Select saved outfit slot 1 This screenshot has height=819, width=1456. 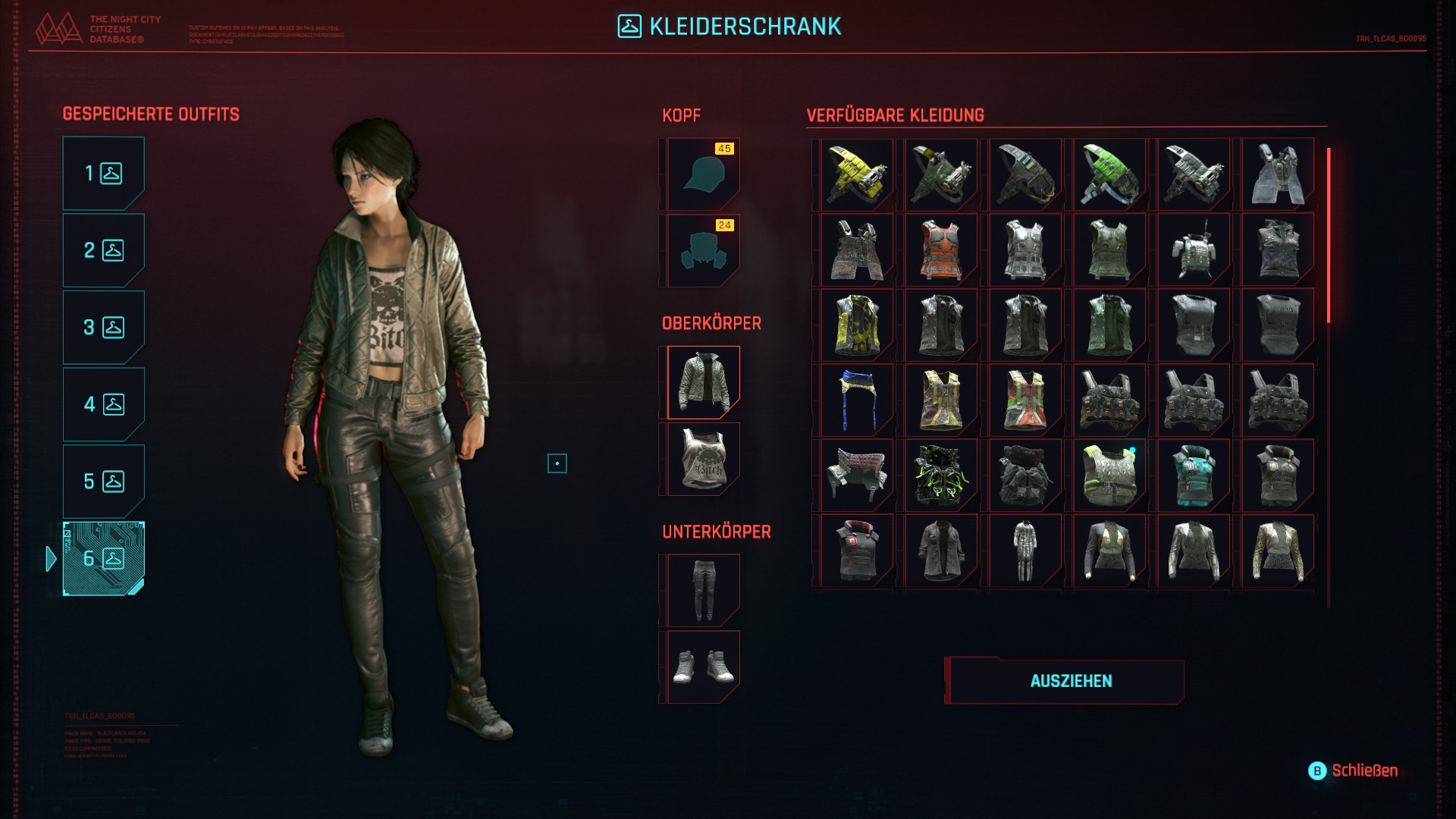tap(103, 174)
